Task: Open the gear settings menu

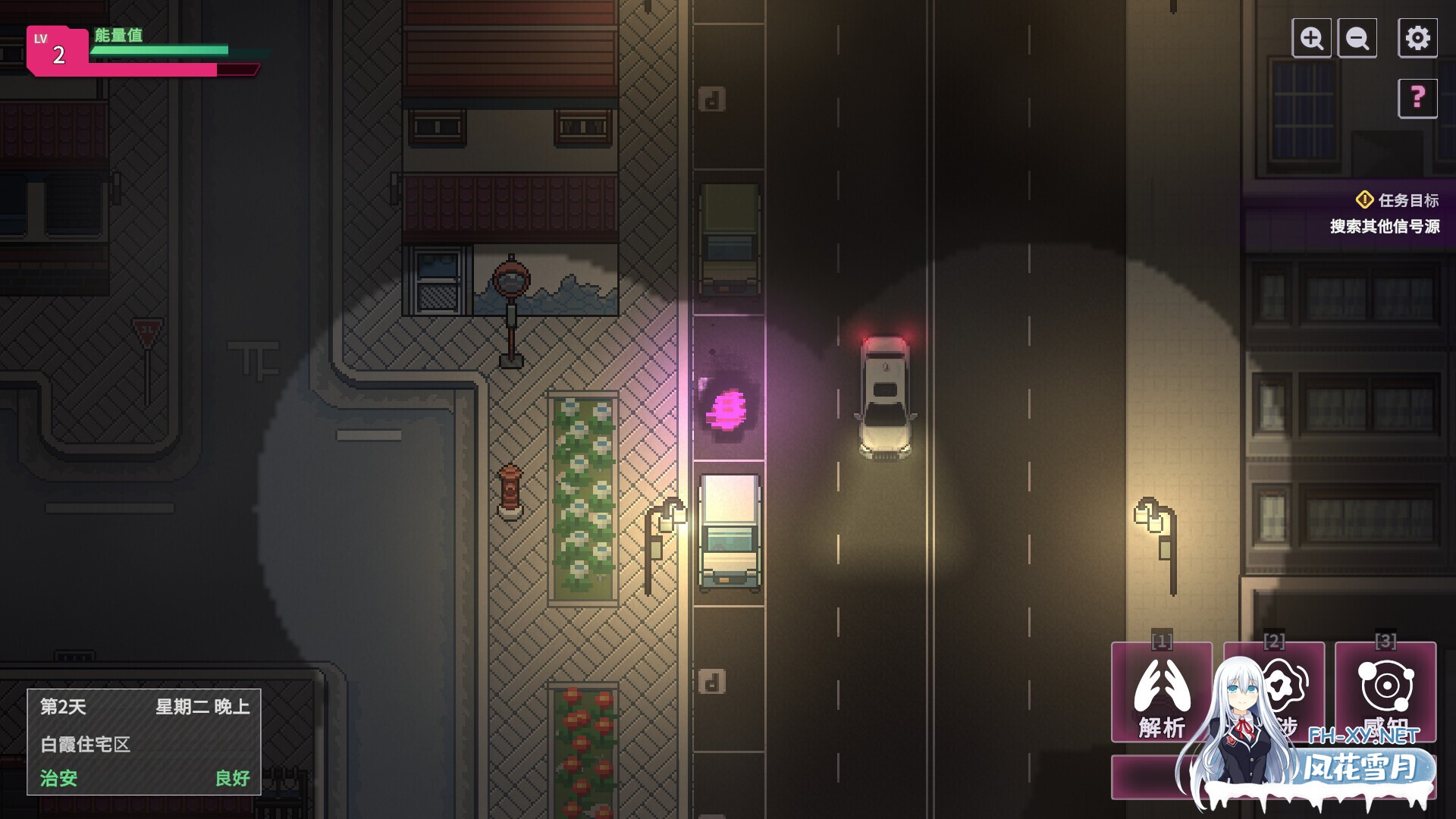Action: (x=1417, y=38)
